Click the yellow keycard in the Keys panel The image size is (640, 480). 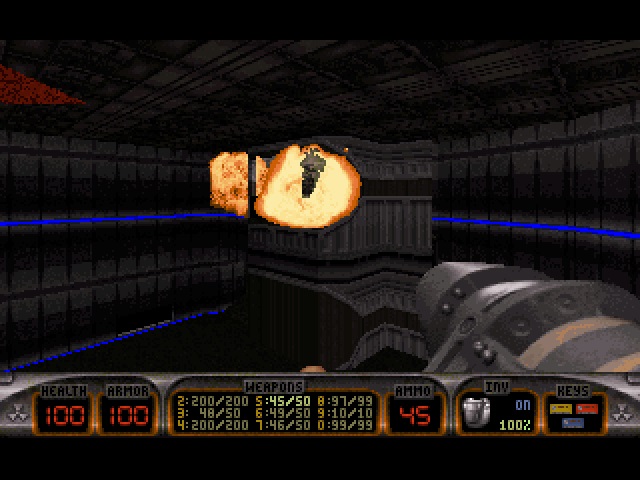pyautogui.click(x=563, y=407)
